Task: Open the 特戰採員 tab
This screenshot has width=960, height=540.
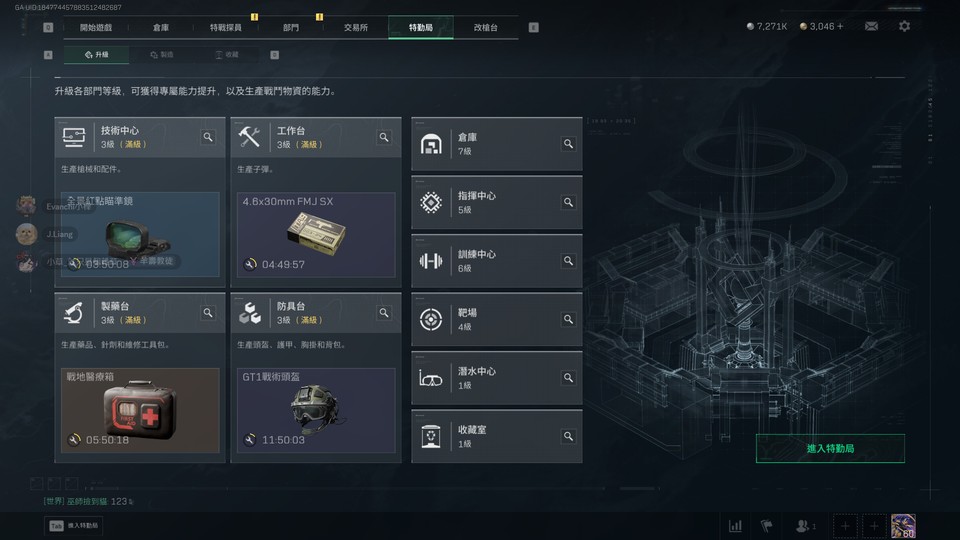Action: coord(225,27)
